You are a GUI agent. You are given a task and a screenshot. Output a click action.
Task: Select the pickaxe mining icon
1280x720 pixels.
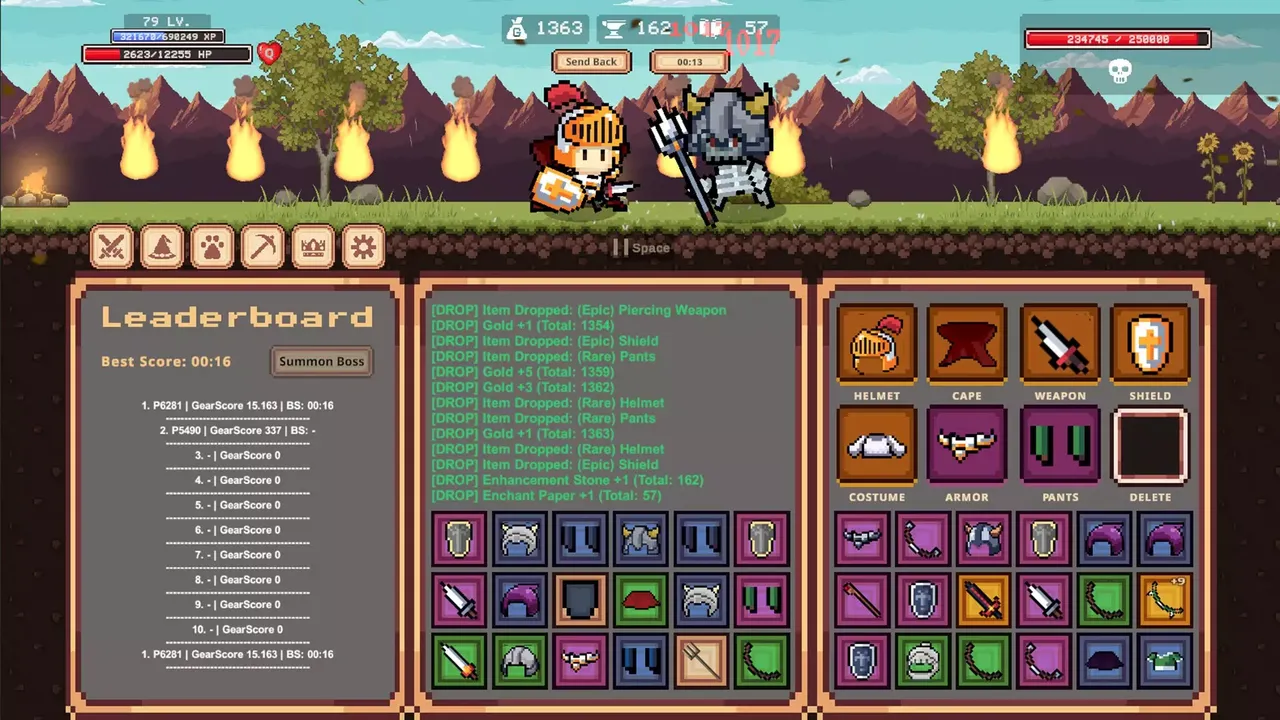pos(262,246)
